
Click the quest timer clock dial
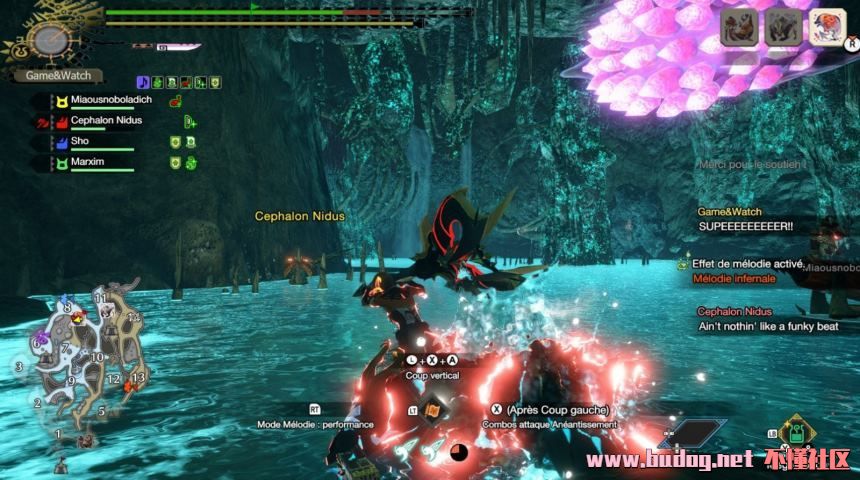click(47, 39)
